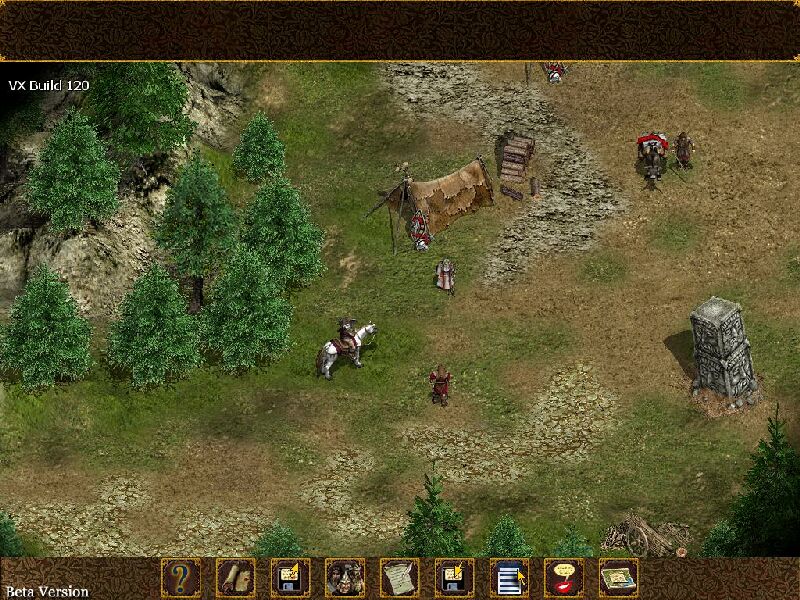The height and width of the screenshot is (600, 800).
Task: Open help with the question mark icon
Action: 181,577
